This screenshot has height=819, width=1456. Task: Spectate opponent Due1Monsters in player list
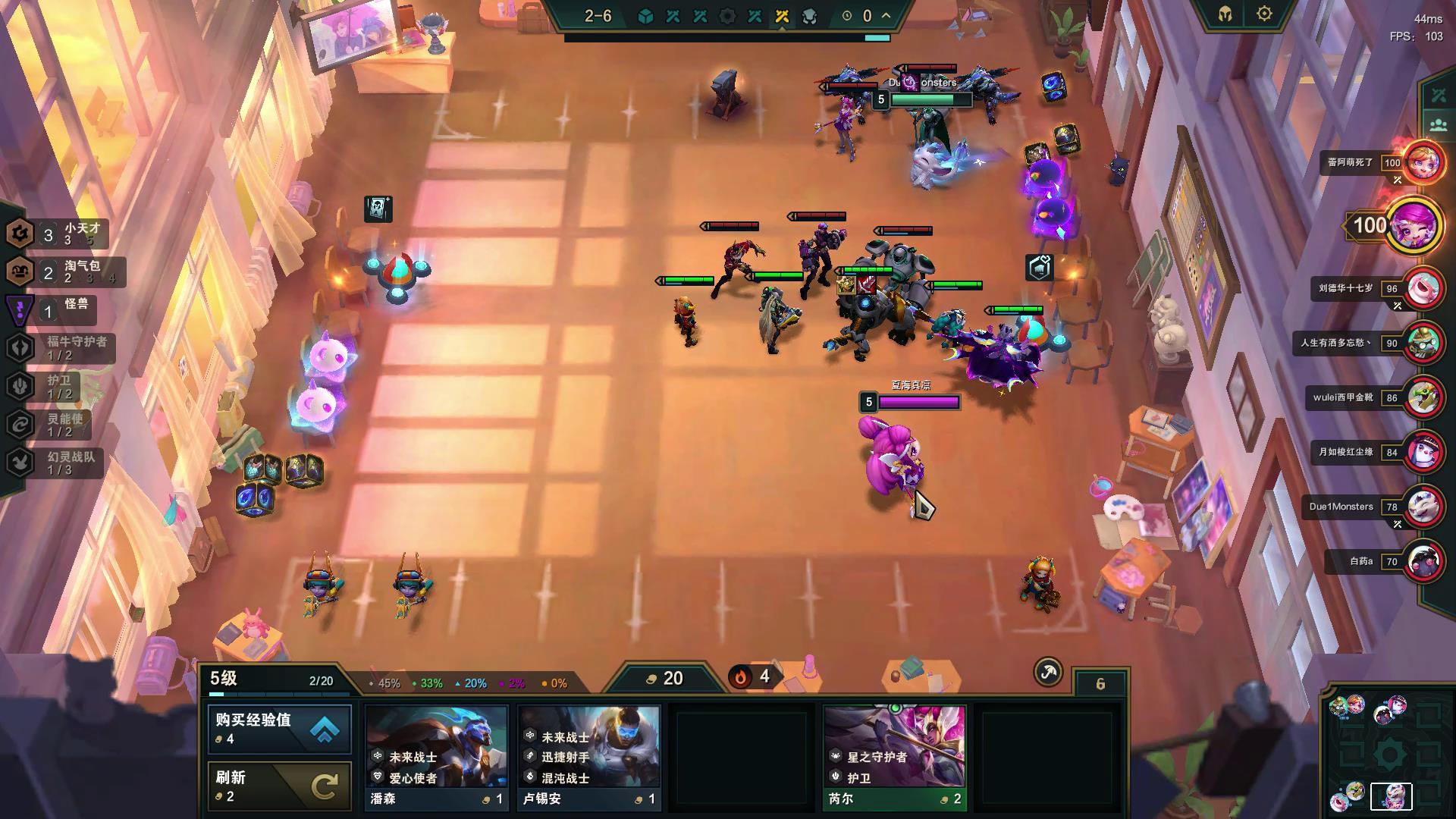1423,507
